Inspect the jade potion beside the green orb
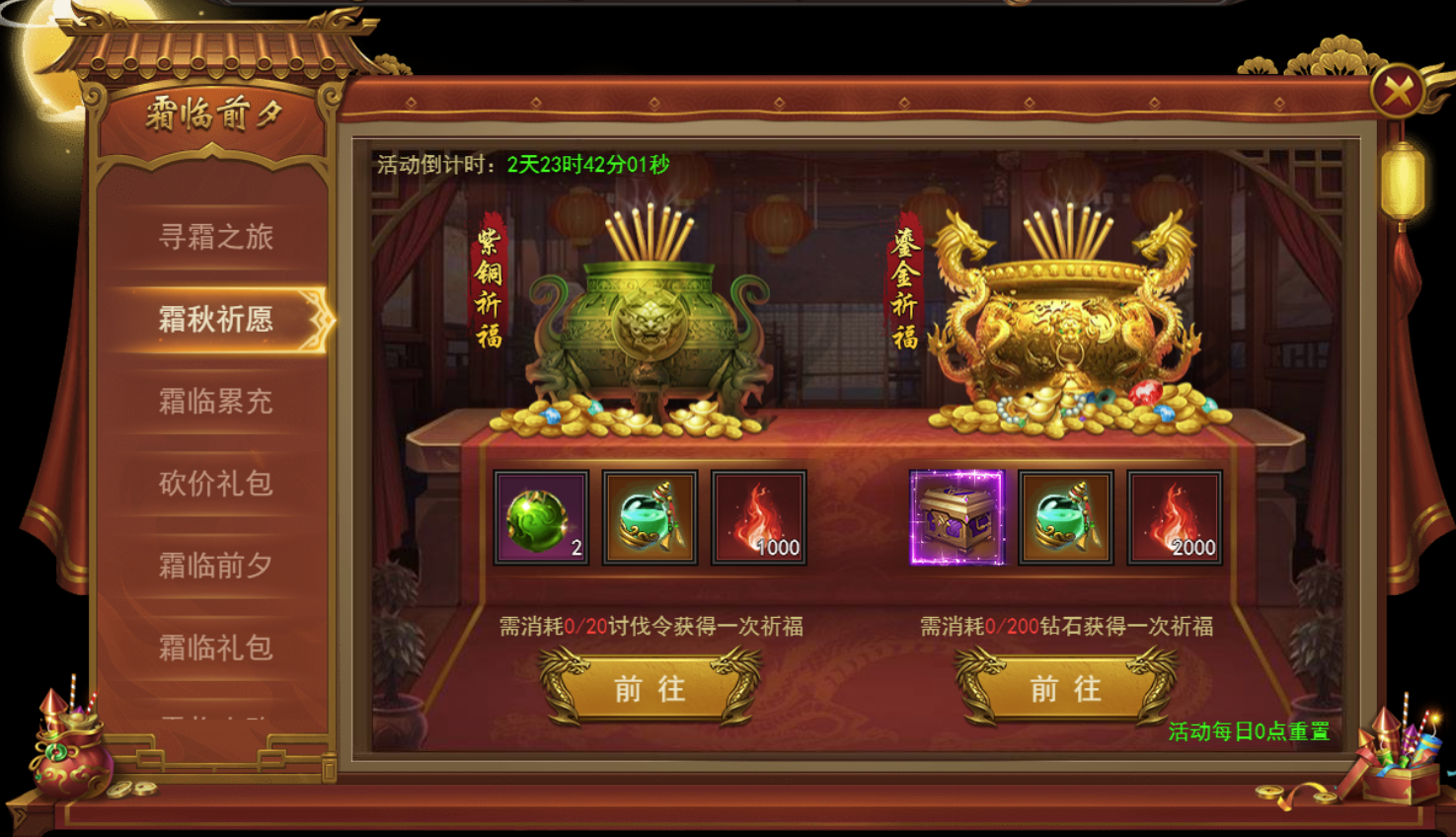The height and width of the screenshot is (837, 1456). tap(650, 518)
